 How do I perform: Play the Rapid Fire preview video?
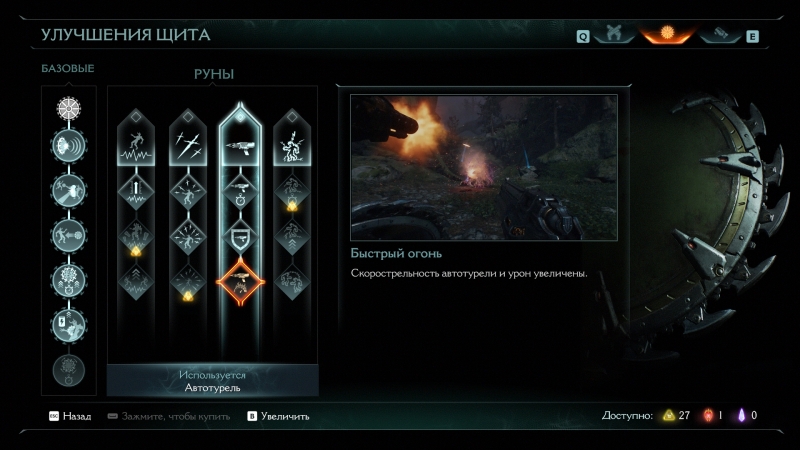coord(484,167)
